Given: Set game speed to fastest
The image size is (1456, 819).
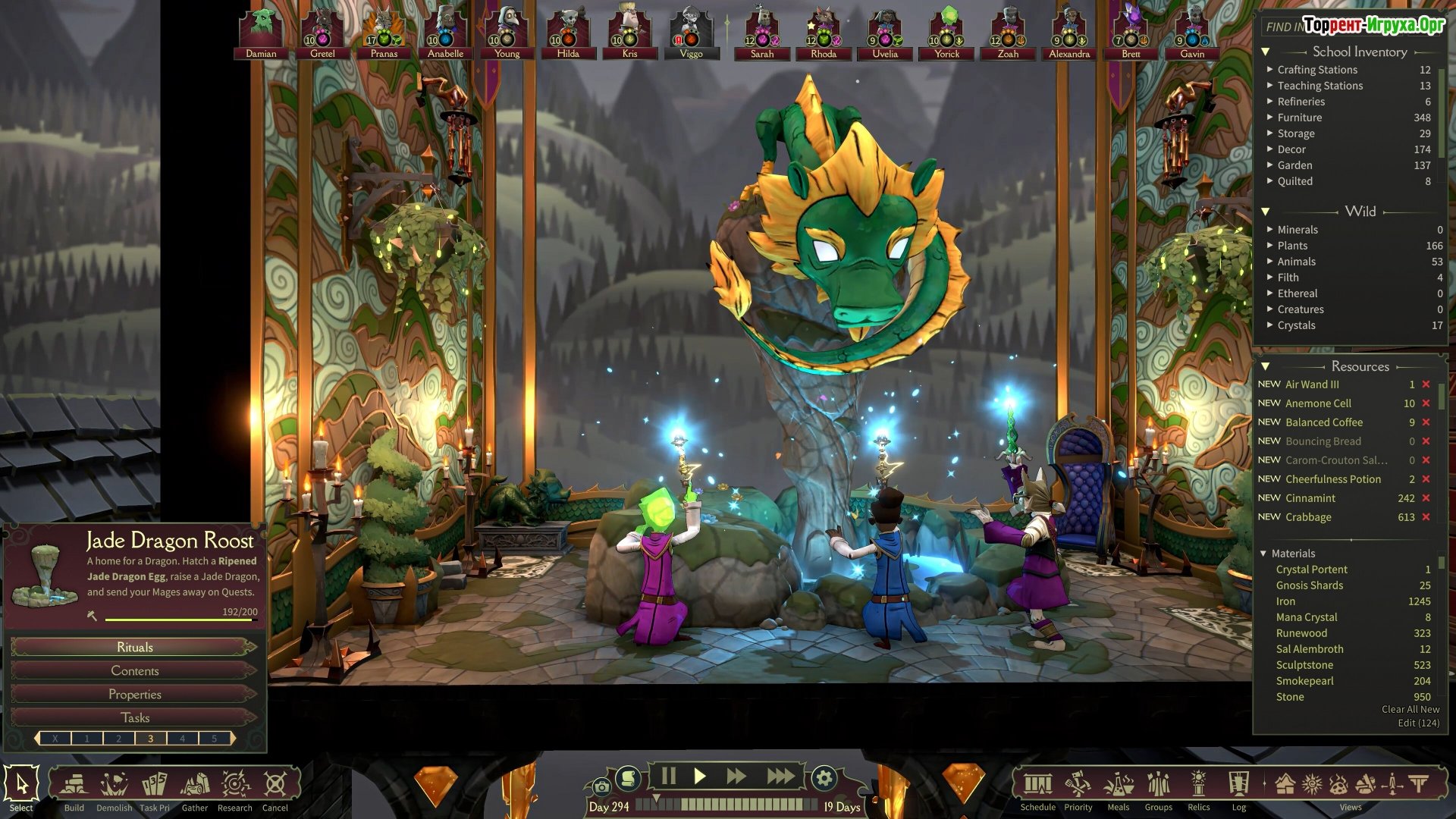Looking at the screenshot, I should point(780,776).
